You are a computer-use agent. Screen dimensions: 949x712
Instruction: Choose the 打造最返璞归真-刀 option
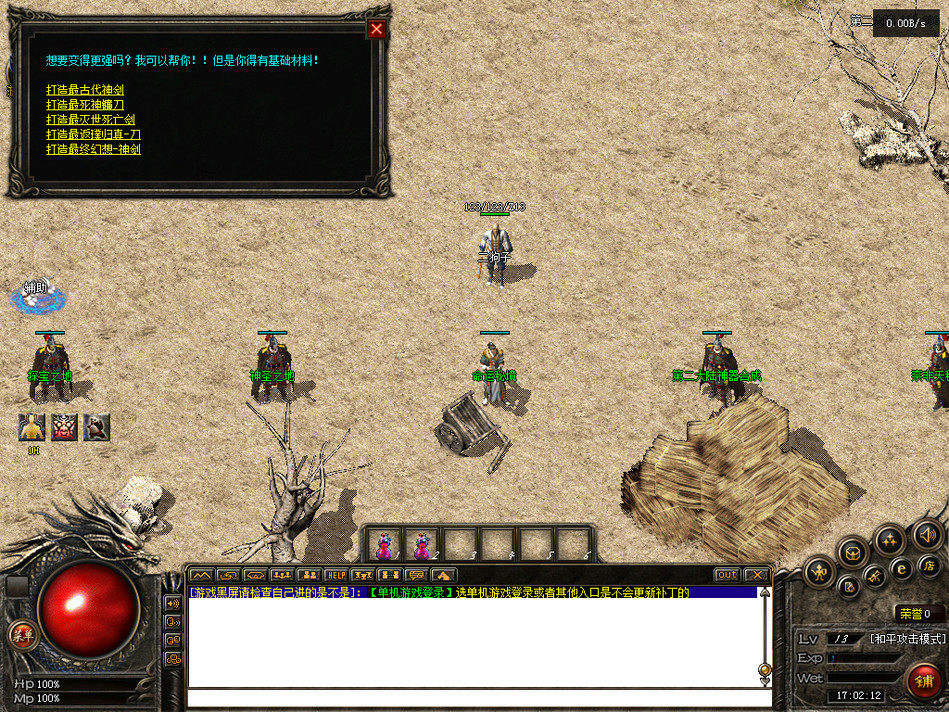93,134
